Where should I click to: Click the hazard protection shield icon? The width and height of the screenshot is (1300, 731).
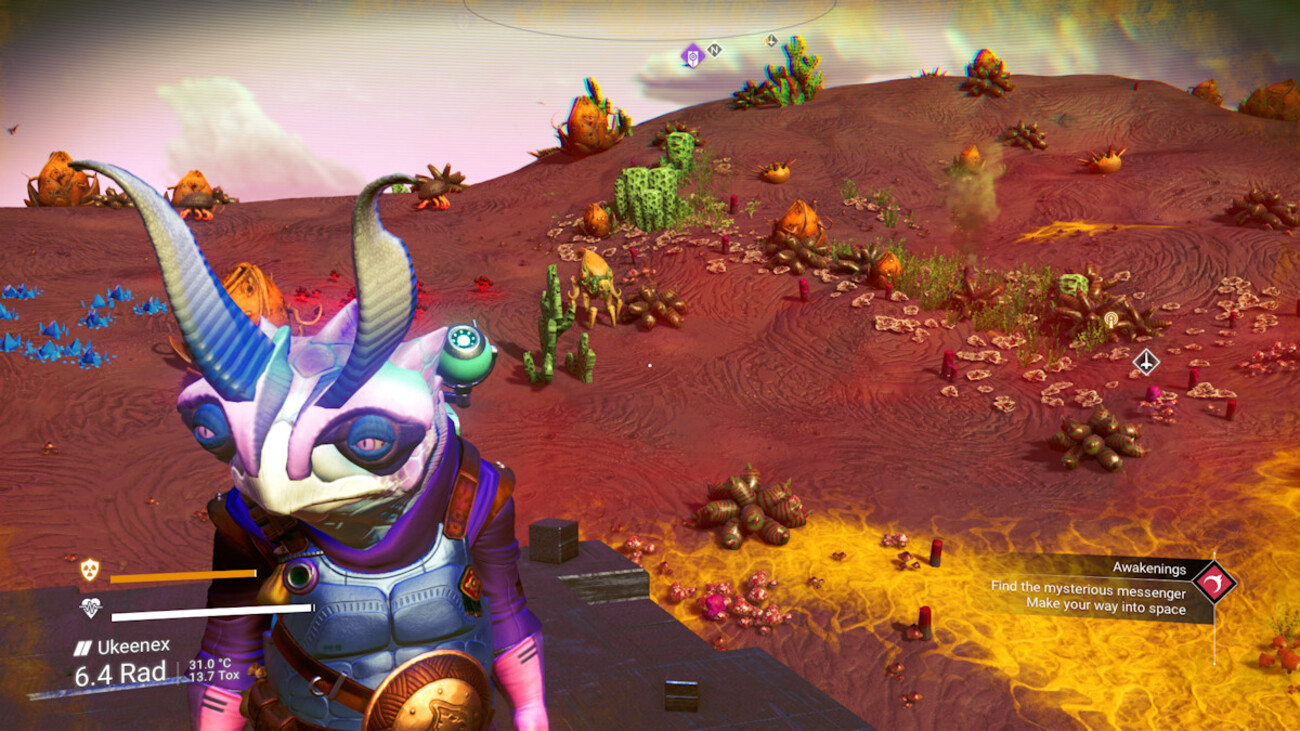point(90,571)
